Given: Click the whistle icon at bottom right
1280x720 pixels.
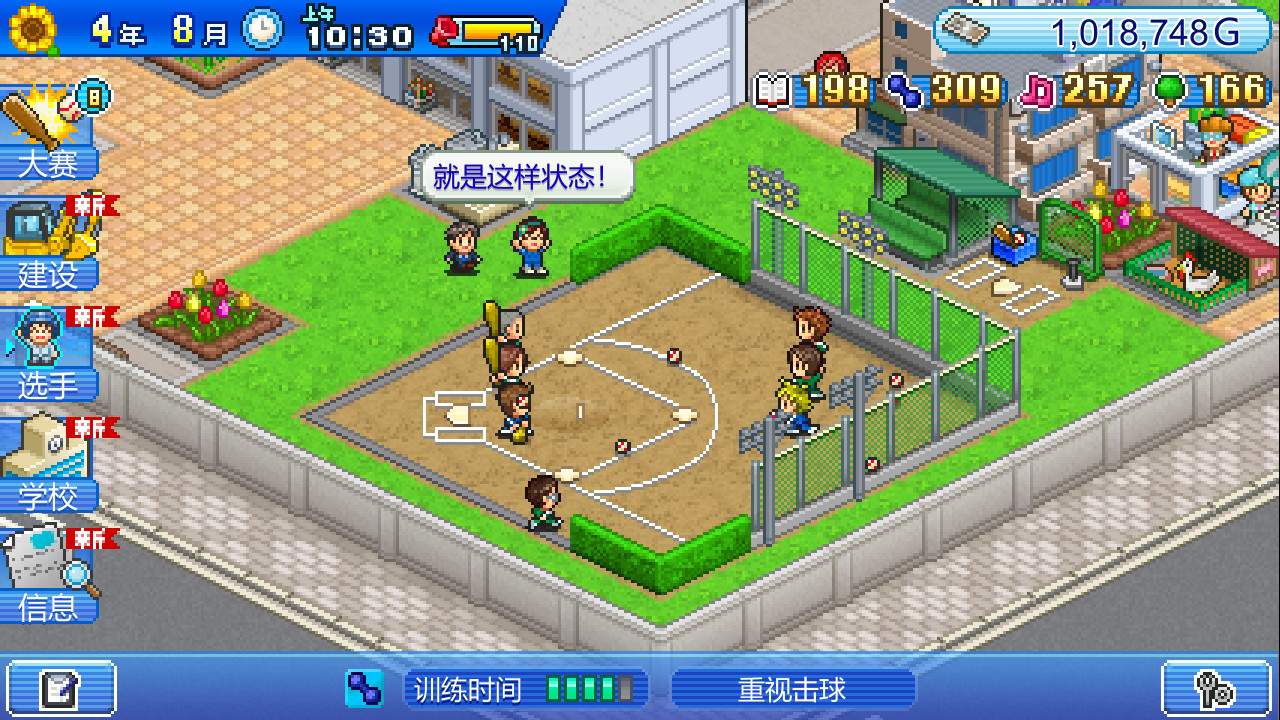Looking at the screenshot, I should point(1216,689).
